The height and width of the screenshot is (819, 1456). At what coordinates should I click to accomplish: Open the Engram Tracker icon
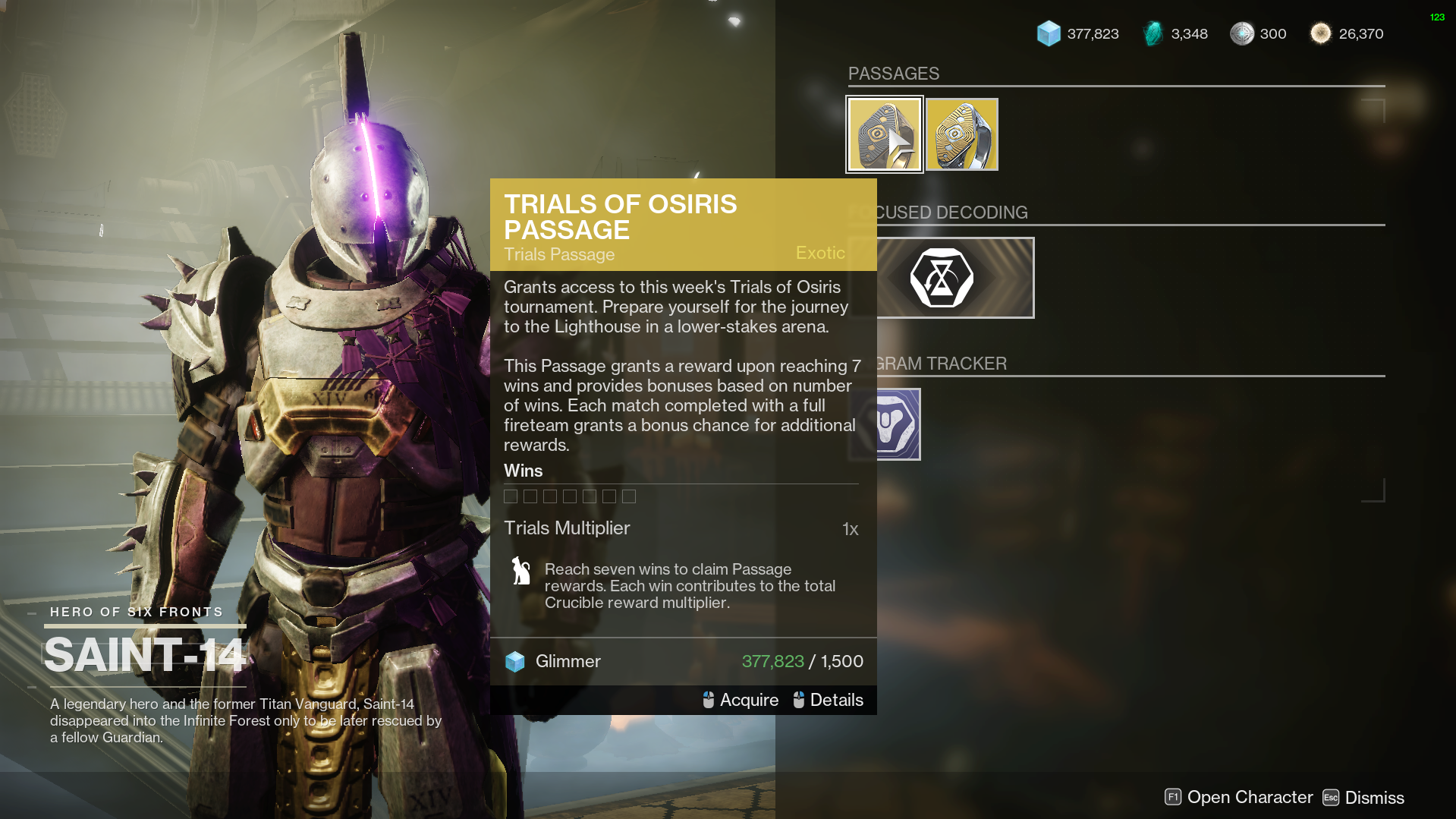[898, 424]
